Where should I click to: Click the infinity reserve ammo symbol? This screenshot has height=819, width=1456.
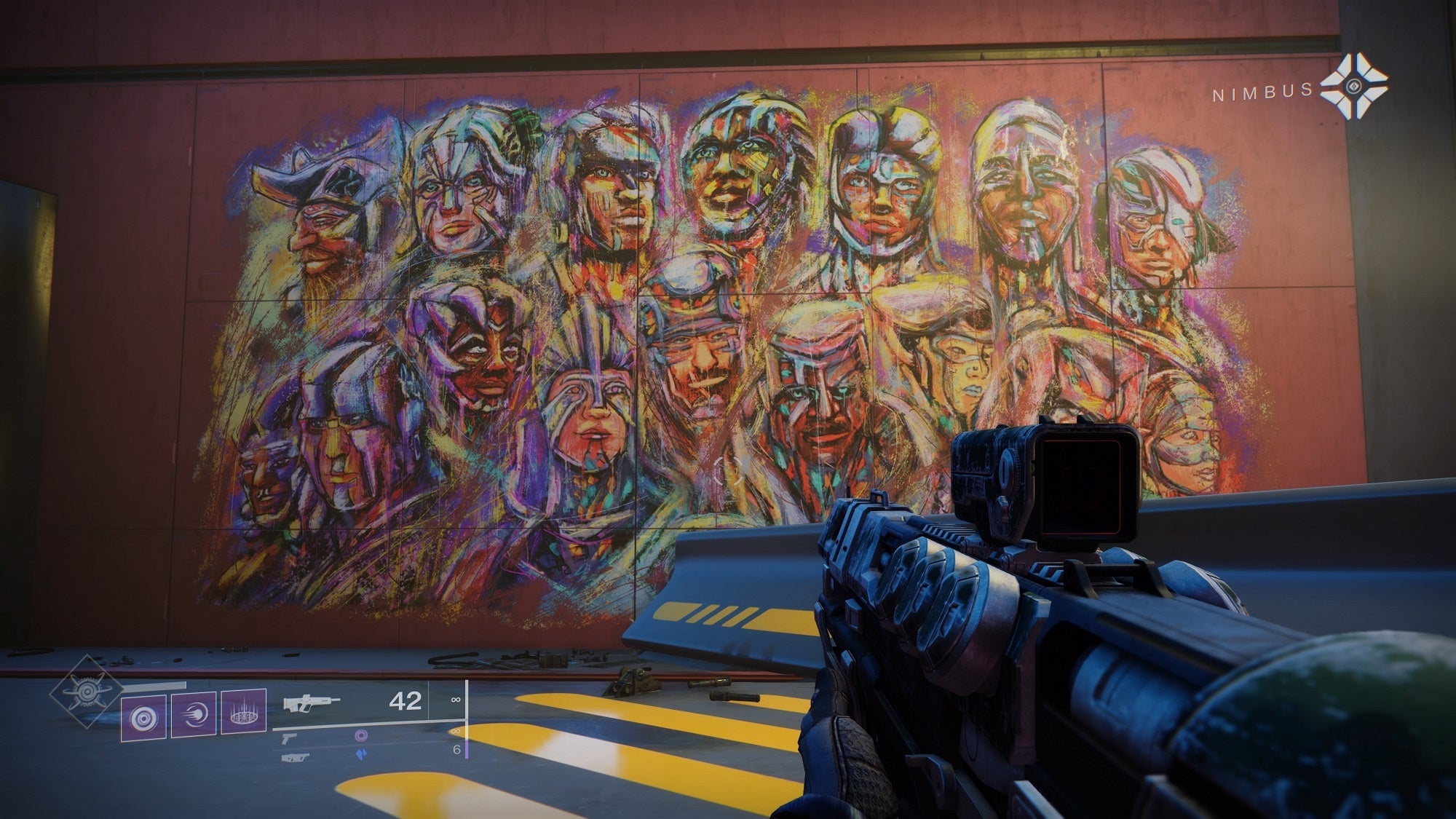(x=456, y=699)
